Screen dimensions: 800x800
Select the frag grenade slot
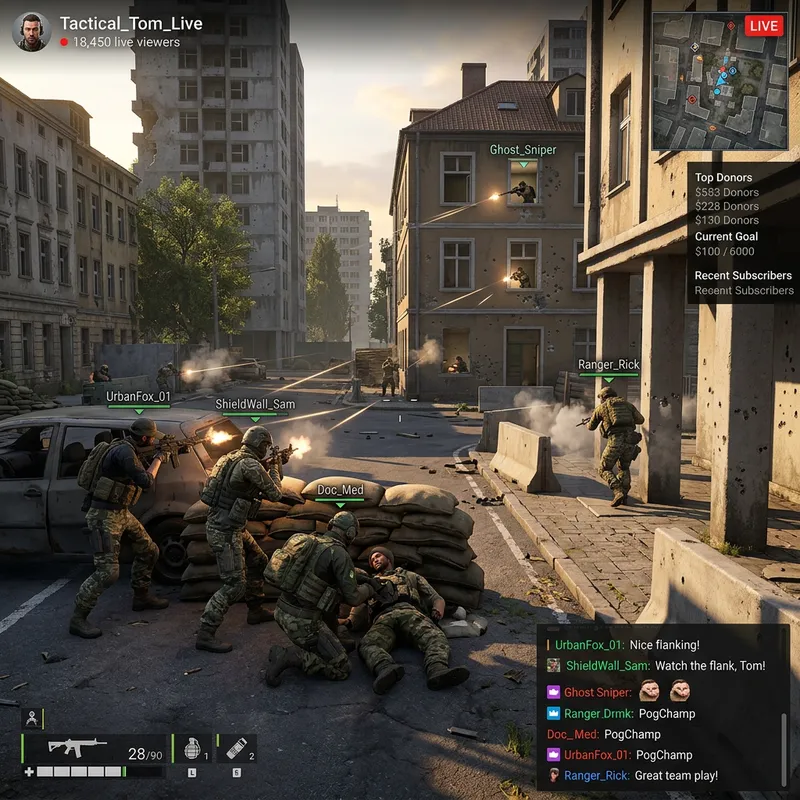point(193,749)
